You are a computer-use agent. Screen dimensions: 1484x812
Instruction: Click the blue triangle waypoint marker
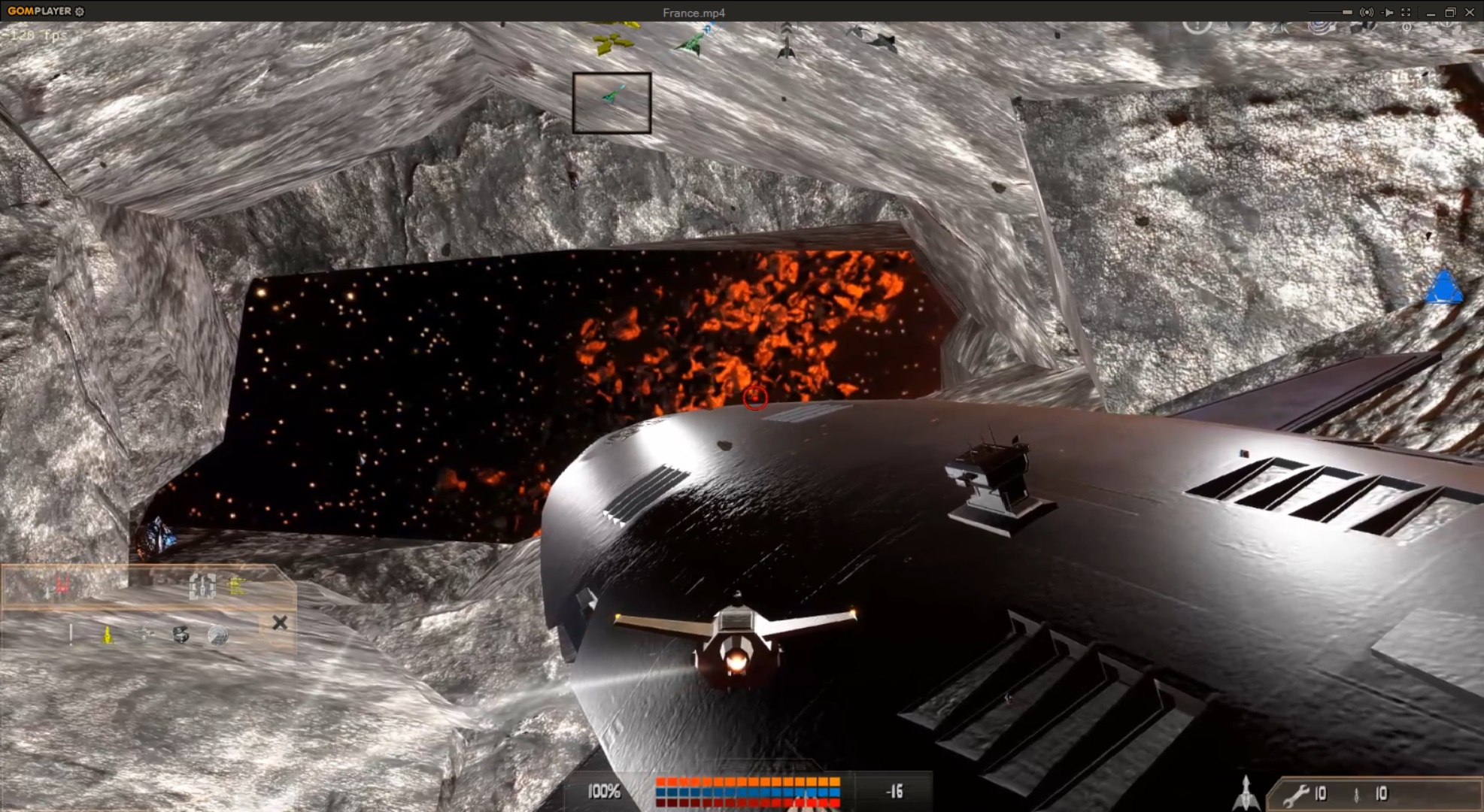point(1443,288)
